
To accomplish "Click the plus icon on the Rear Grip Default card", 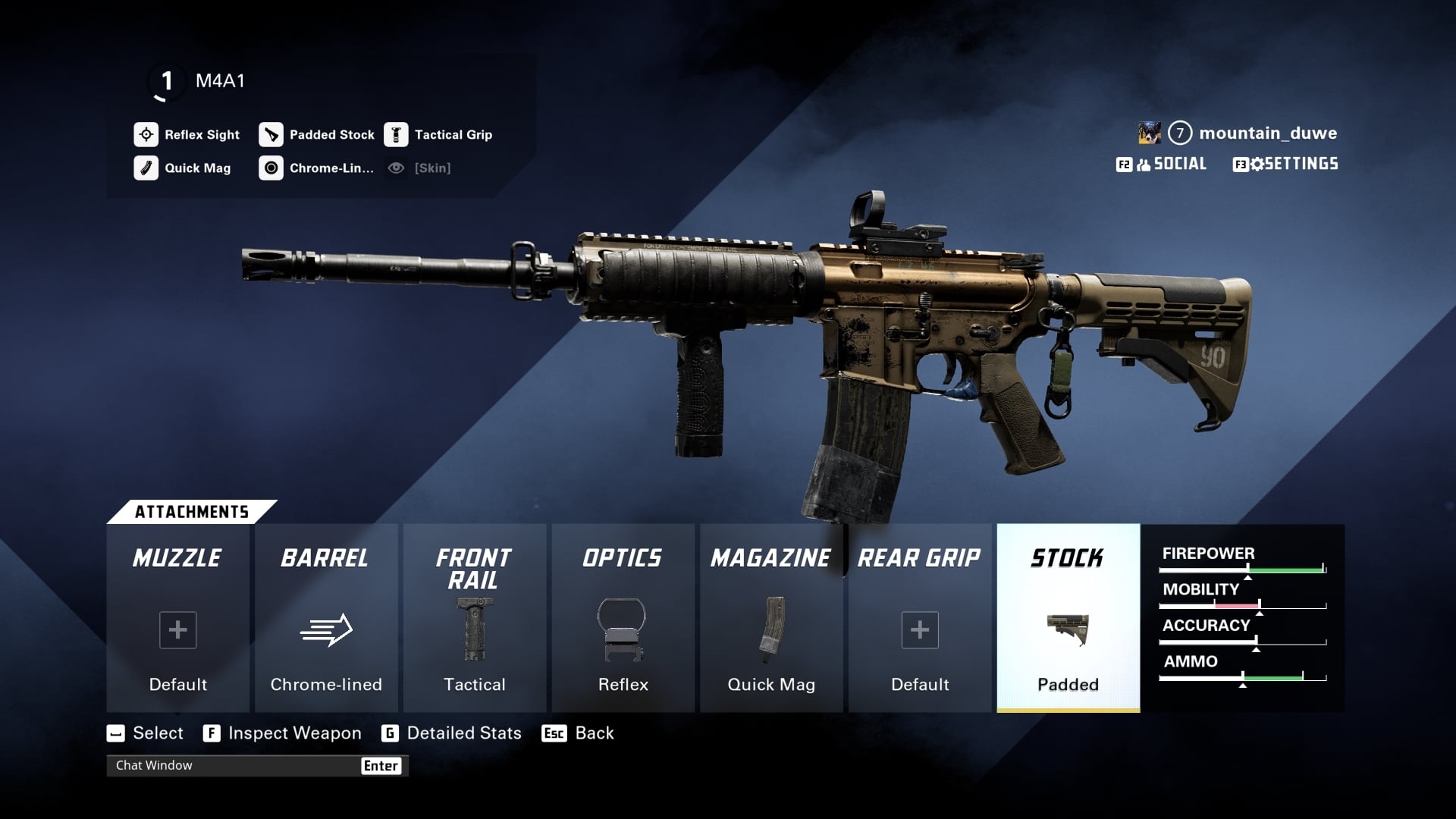I will (x=919, y=629).
